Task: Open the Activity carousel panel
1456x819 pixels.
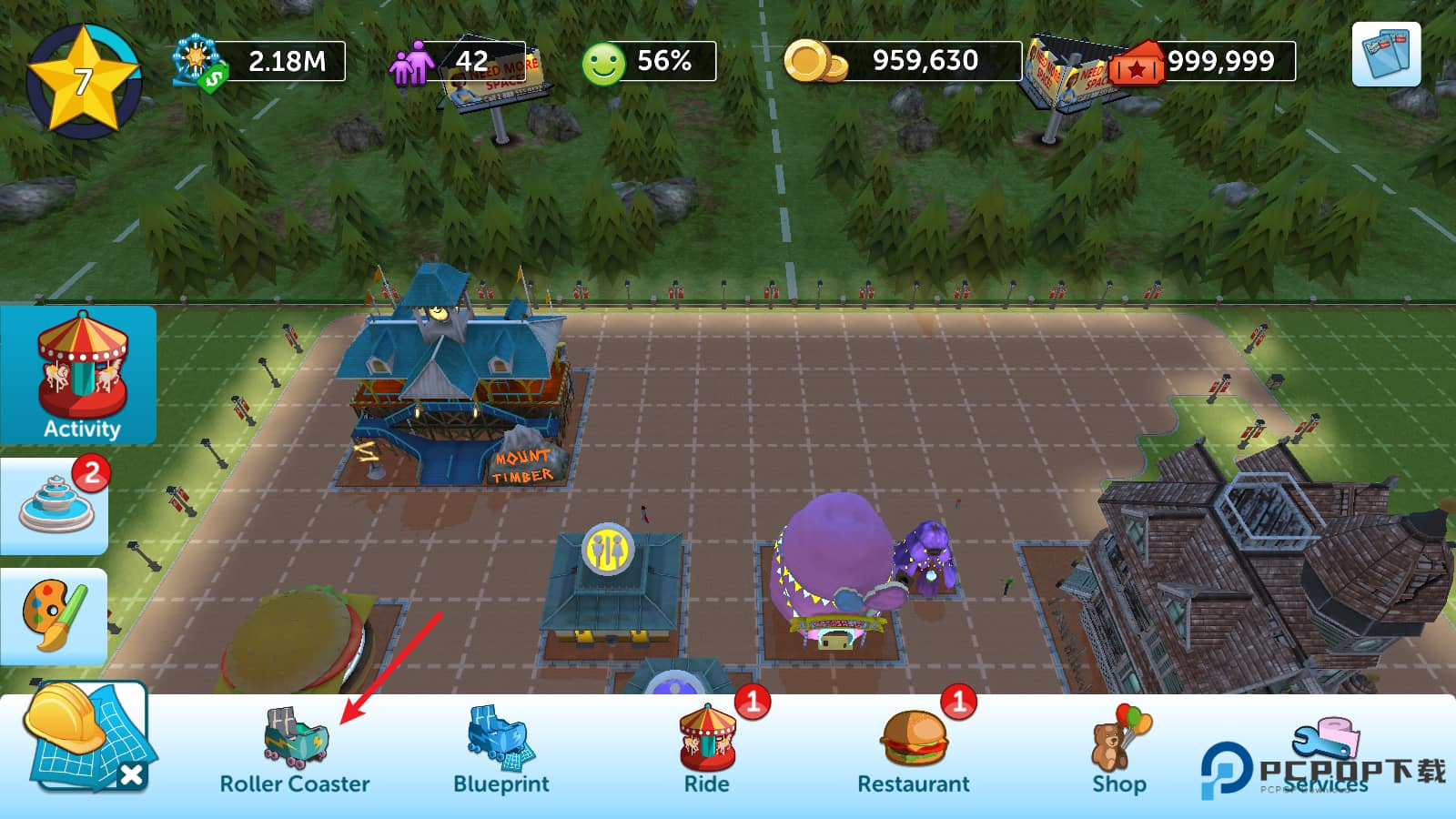Action: tap(80, 375)
